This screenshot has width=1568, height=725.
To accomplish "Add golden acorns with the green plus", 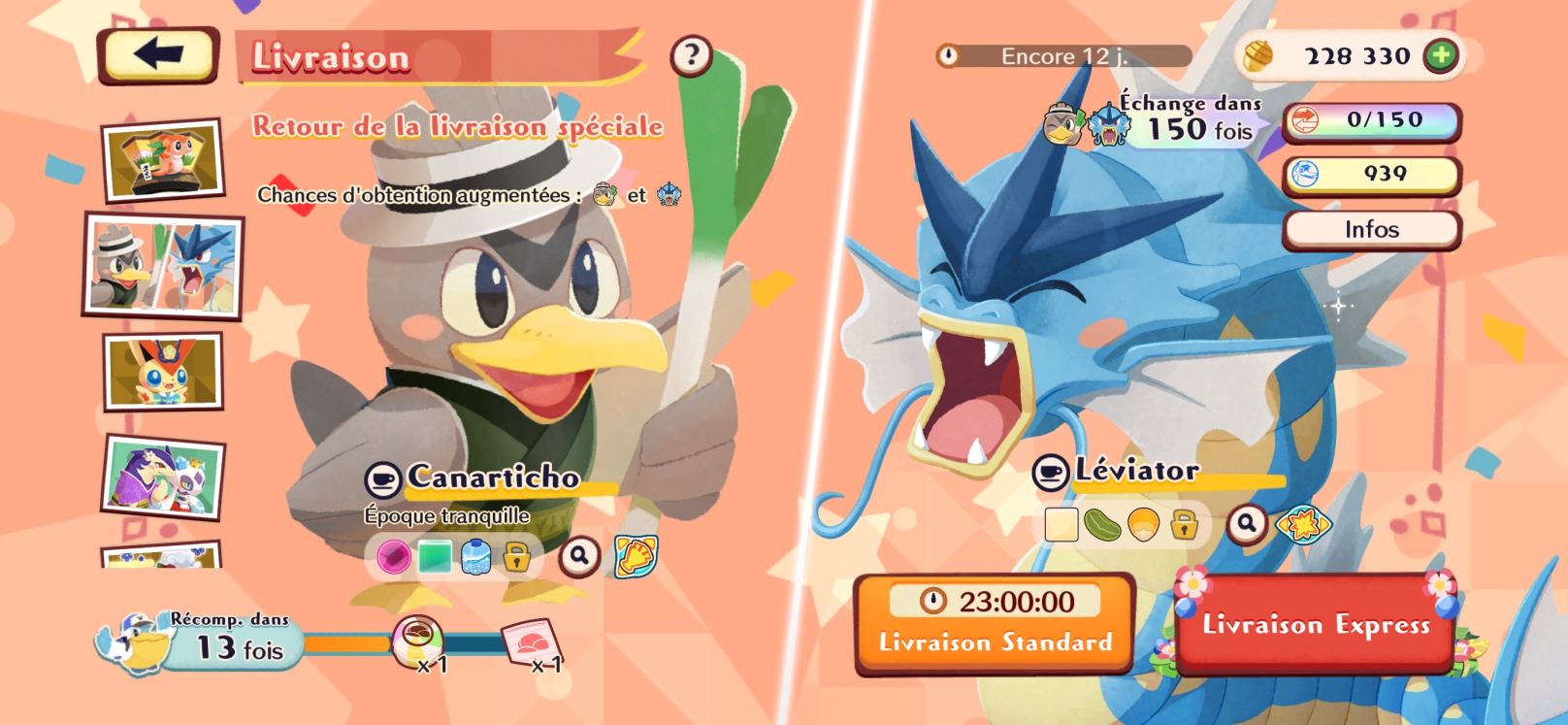I will tap(1441, 55).
